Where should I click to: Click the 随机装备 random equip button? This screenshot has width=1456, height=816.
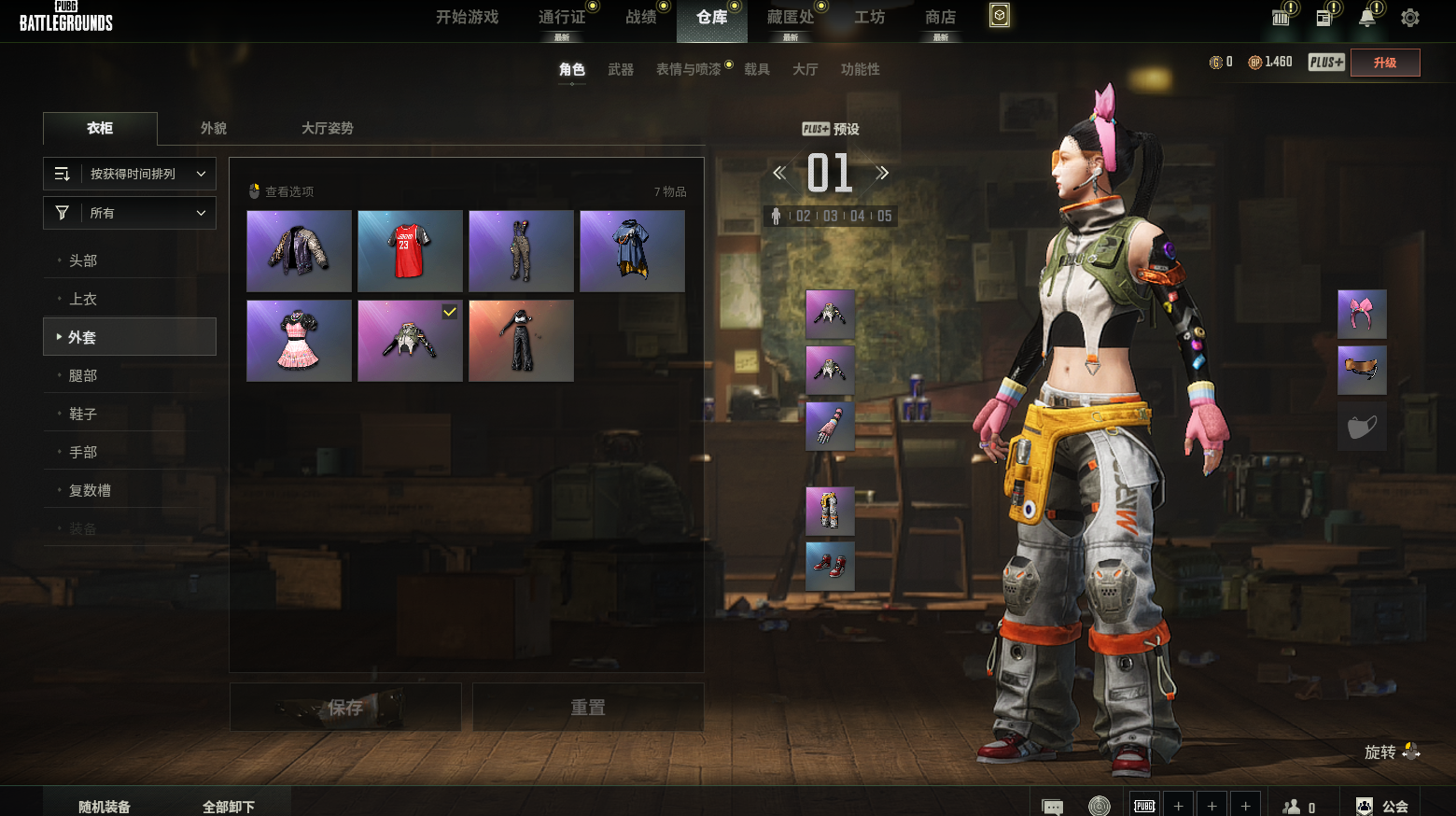tap(105, 807)
